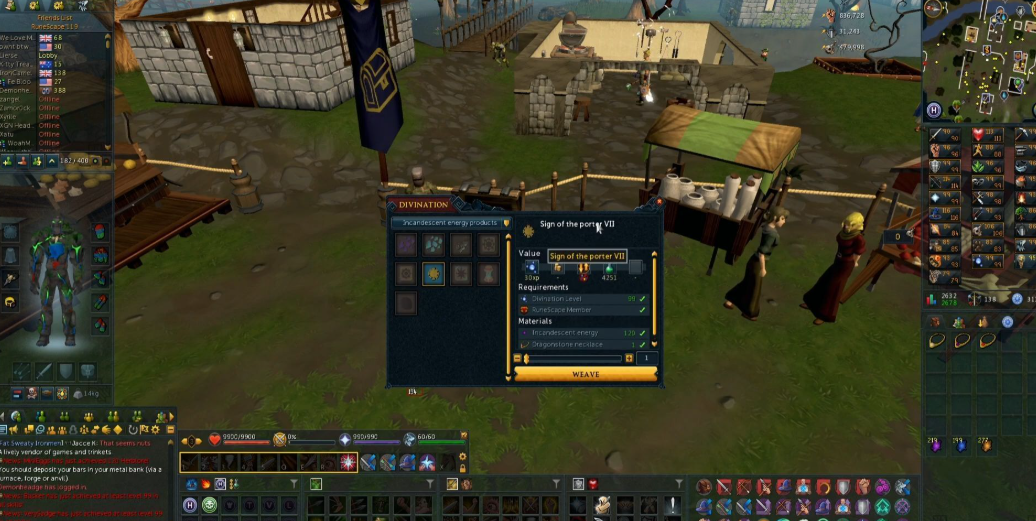
Task: Click the quantity input field showing 1
Action: pos(647,358)
